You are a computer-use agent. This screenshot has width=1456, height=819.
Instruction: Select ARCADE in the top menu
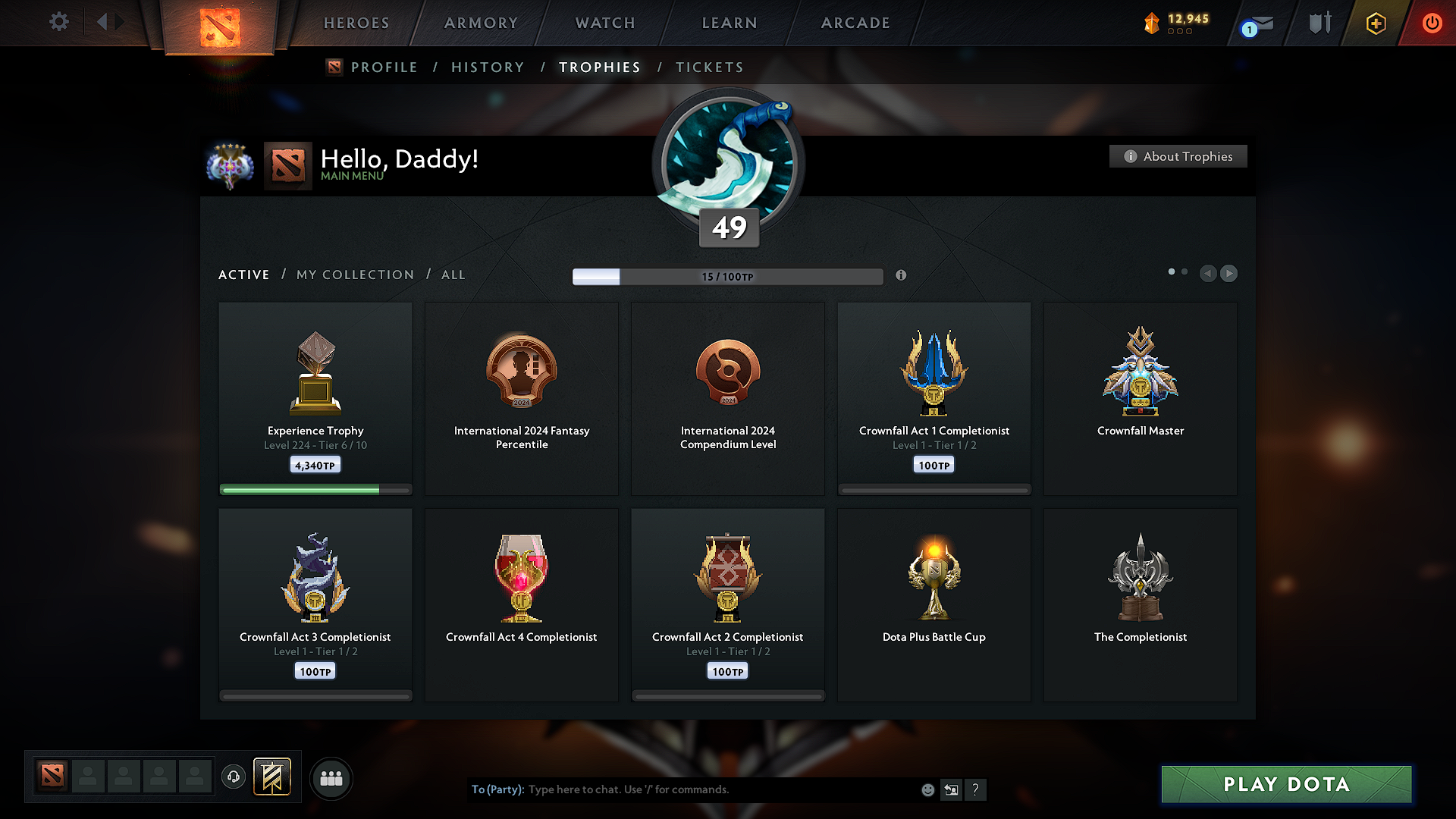(855, 23)
